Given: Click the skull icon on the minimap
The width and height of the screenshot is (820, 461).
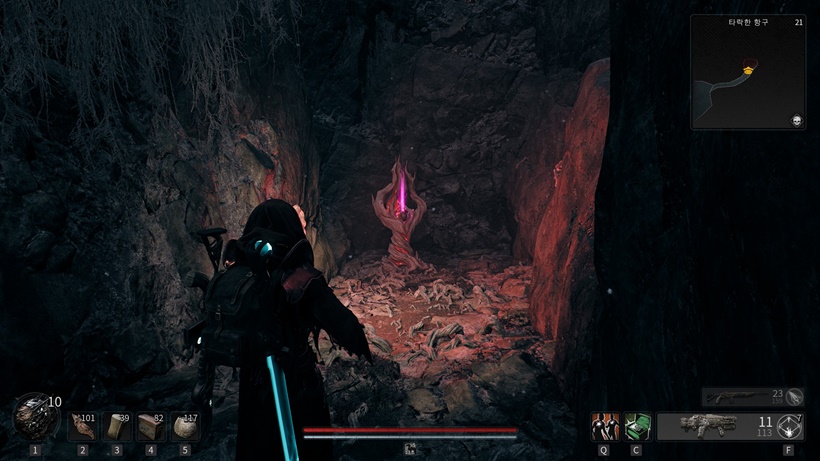Looking at the screenshot, I should (x=795, y=119).
